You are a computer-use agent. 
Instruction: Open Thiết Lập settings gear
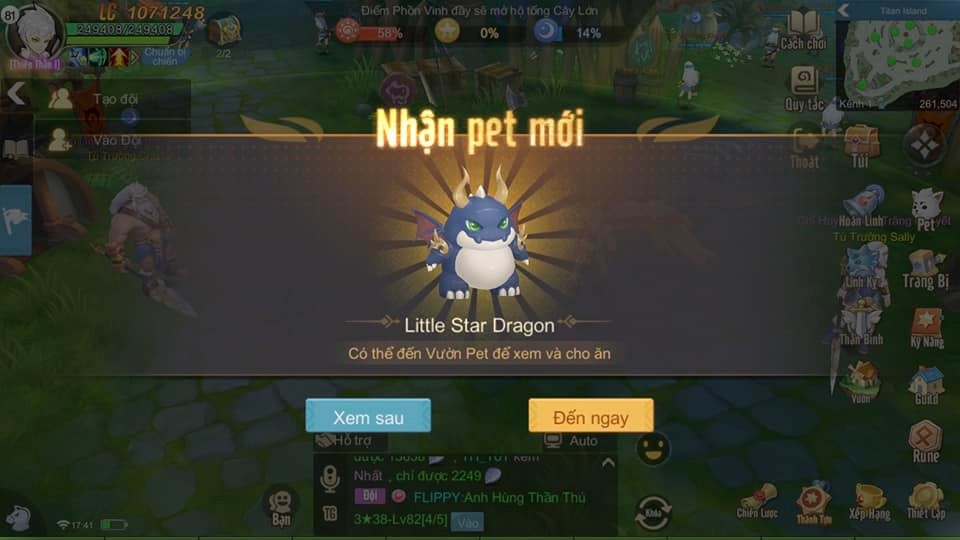coord(925,499)
